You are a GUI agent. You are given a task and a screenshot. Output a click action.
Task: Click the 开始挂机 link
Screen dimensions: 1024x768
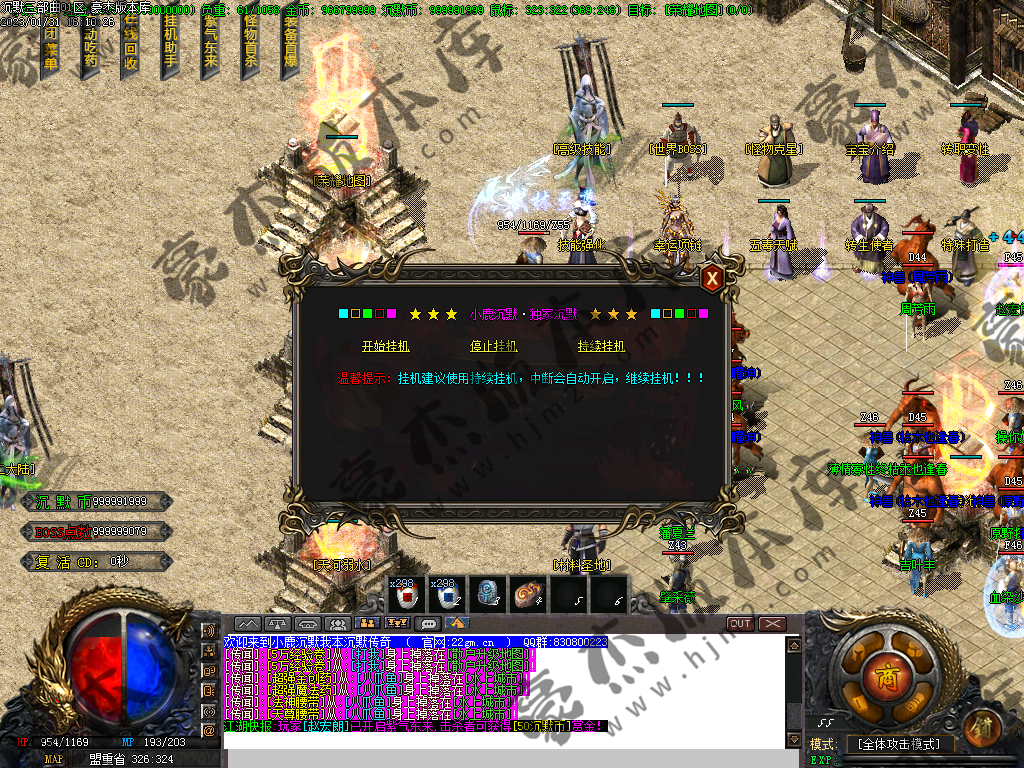(x=385, y=346)
